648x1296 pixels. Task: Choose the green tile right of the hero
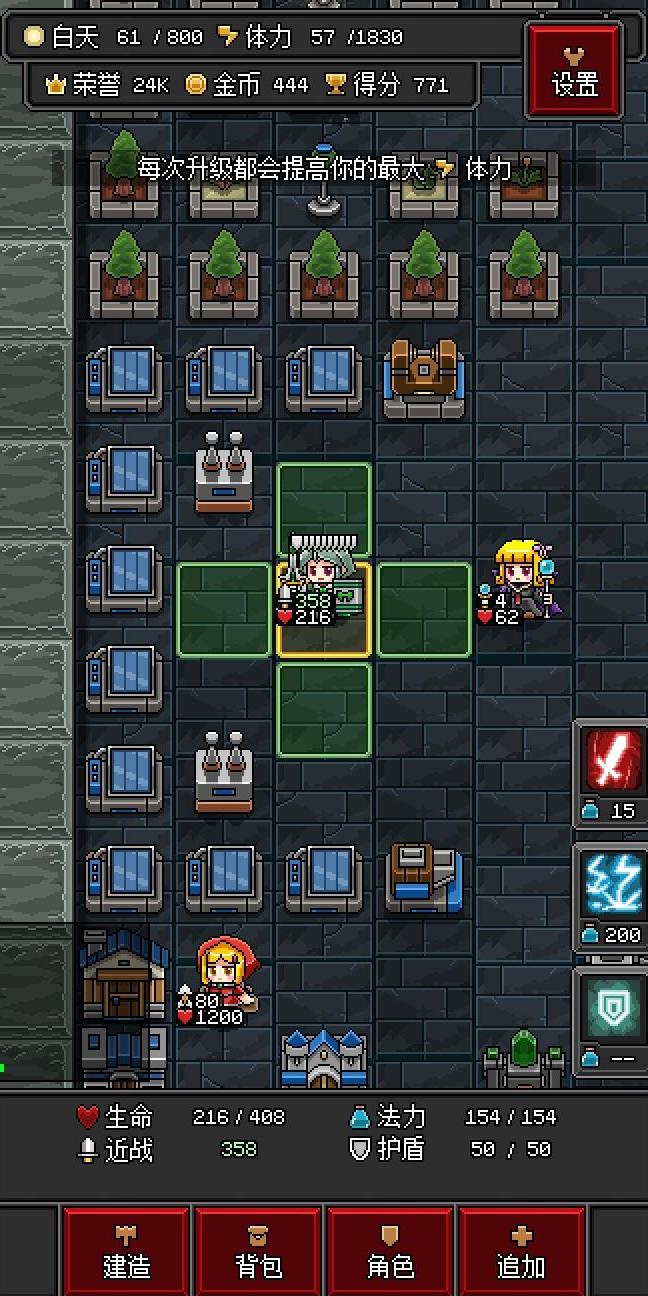pyautogui.click(x=424, y=609)
